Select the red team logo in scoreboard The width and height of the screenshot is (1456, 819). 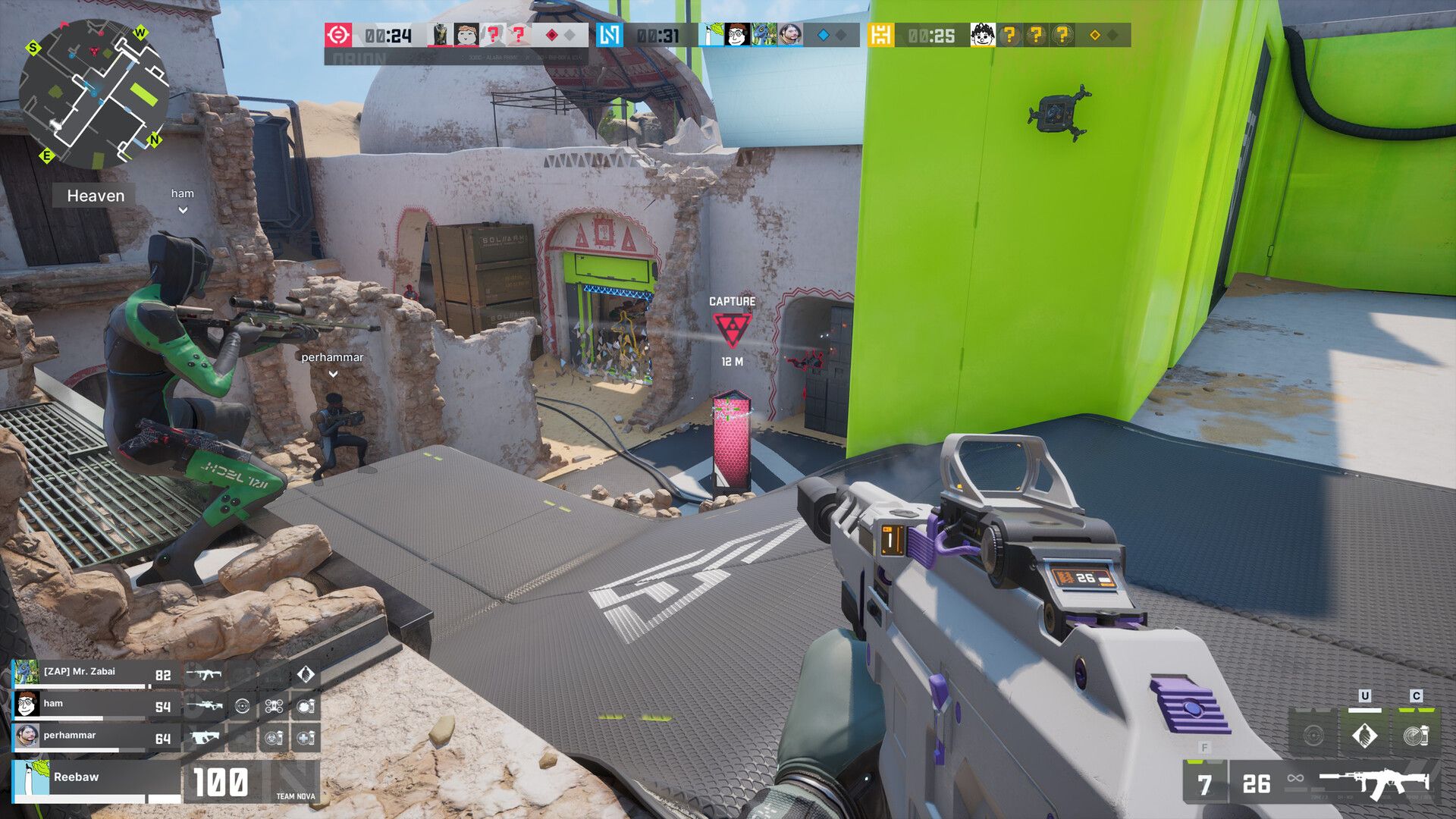tap(338, 35)
